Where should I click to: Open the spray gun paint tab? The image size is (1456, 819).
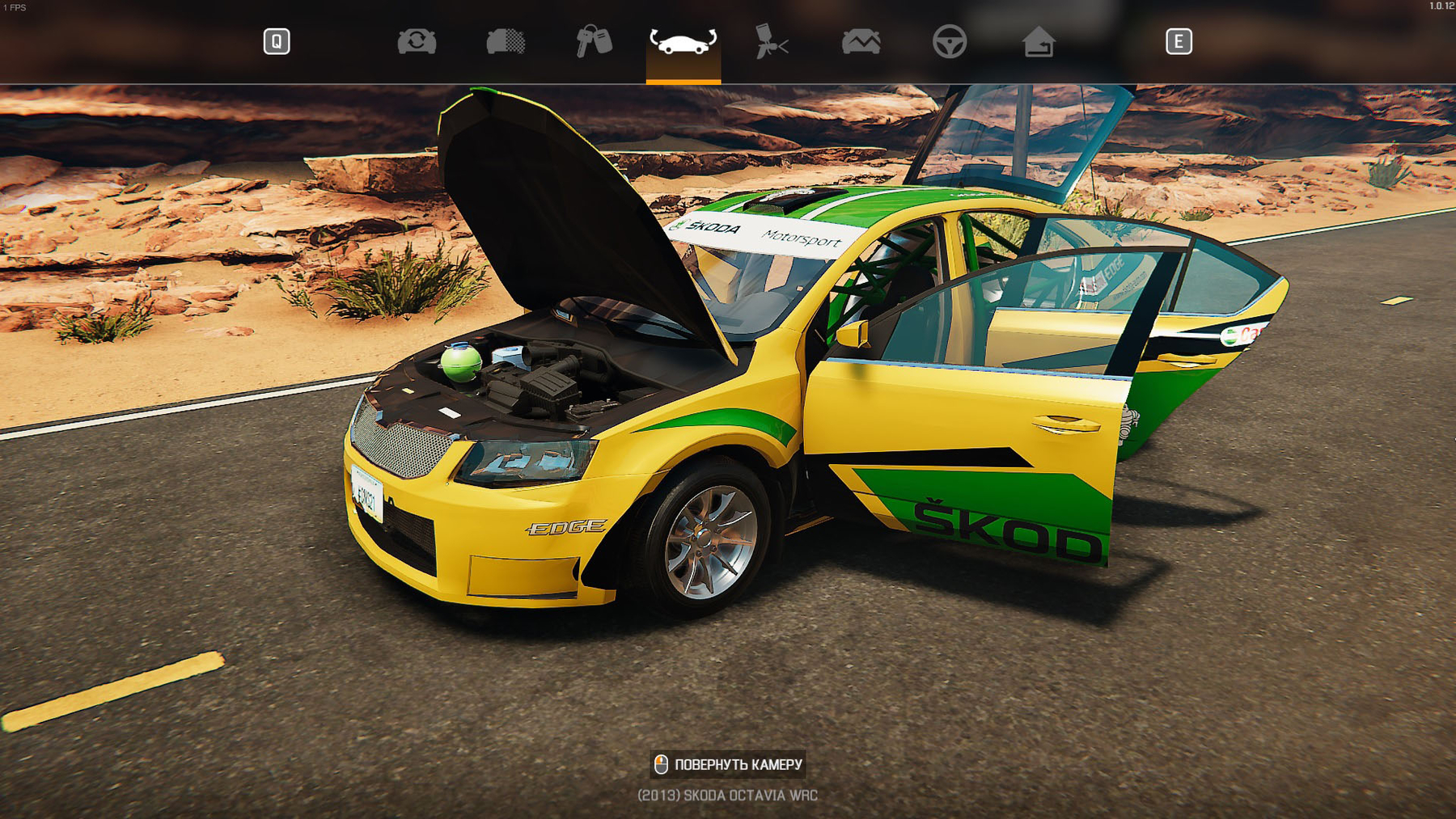(771, 41)
